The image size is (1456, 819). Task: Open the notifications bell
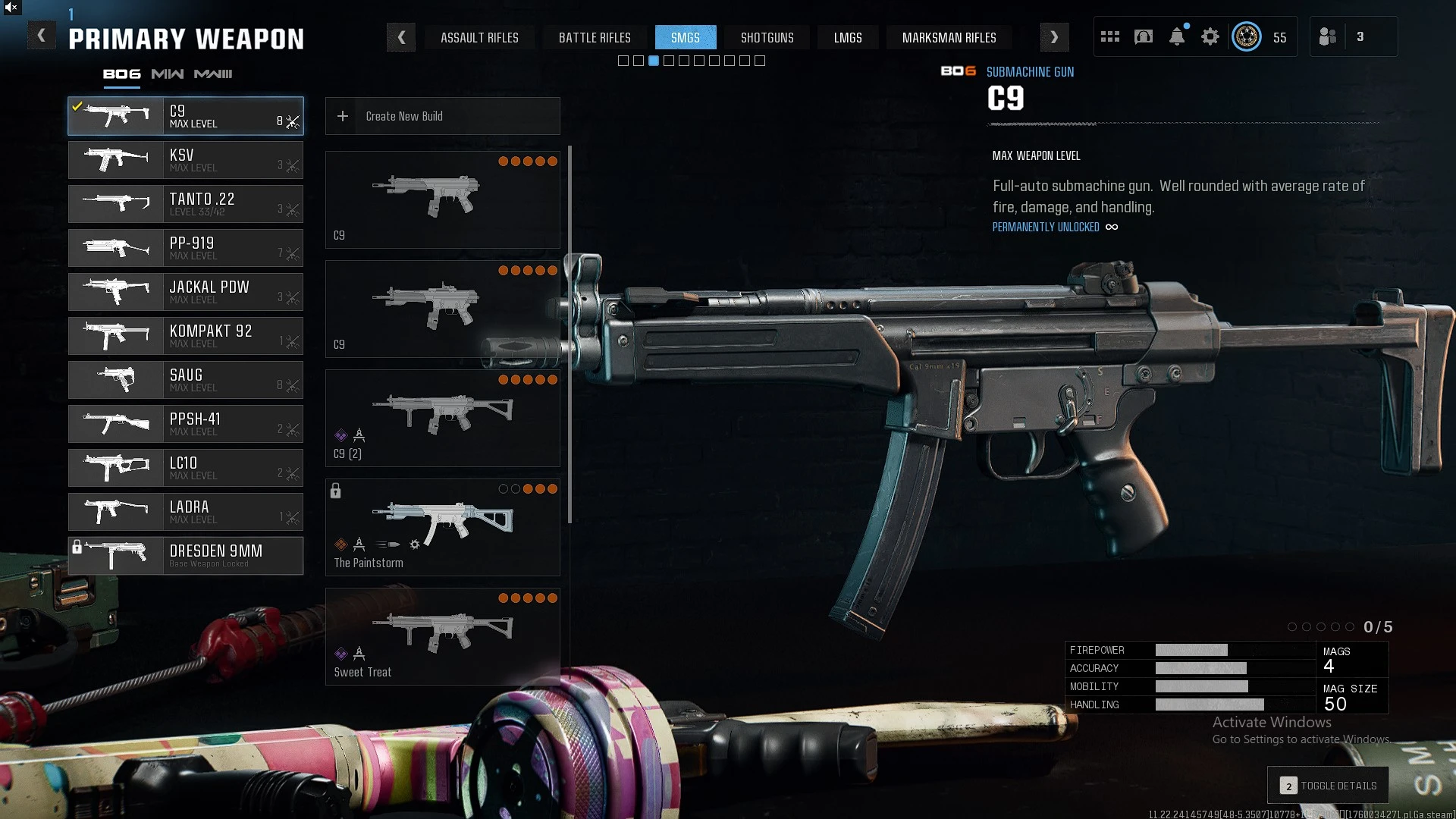[x=1177, y=36]
